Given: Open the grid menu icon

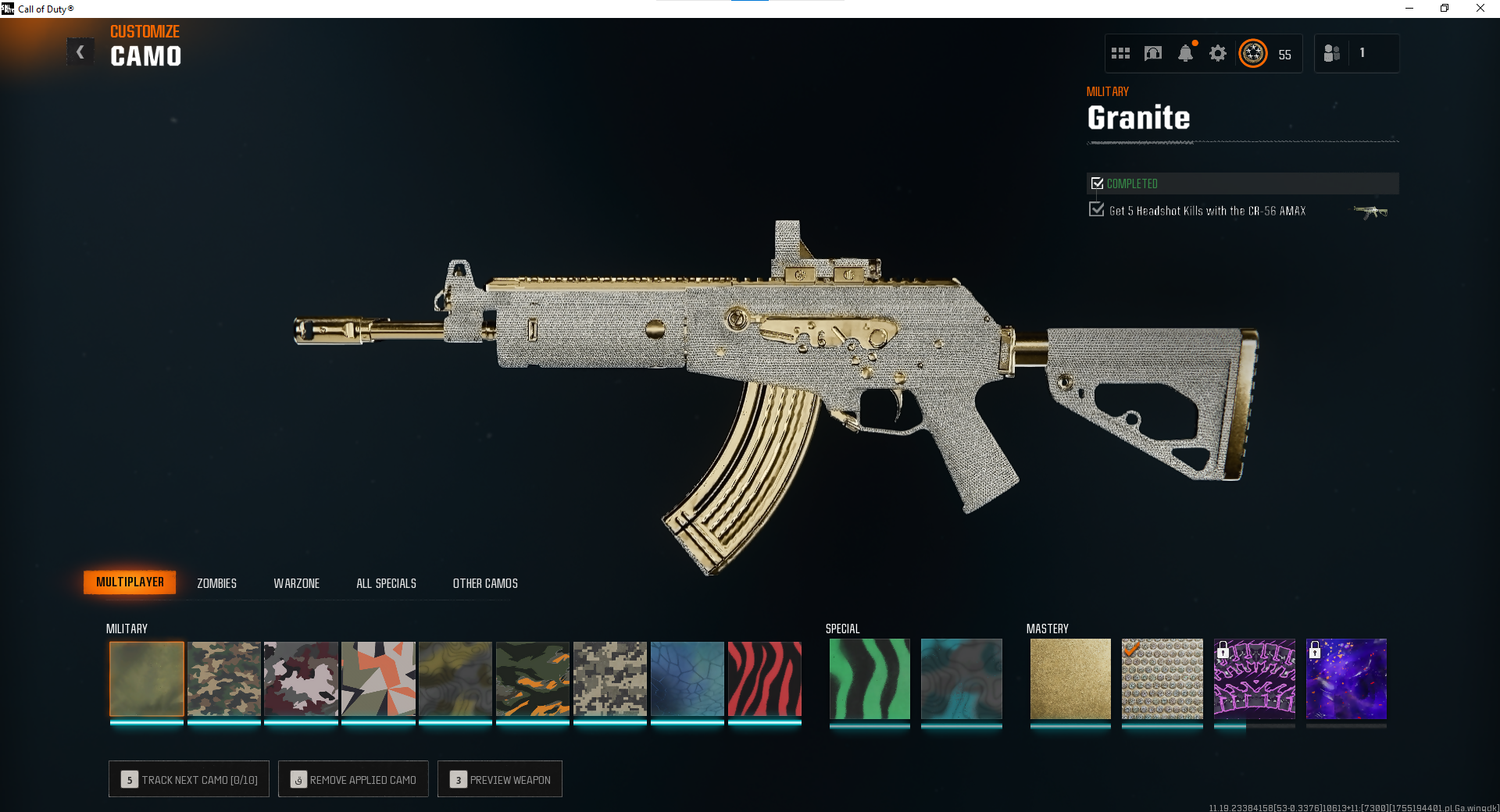Looking at the screenshot, I should pos(1120,53).
